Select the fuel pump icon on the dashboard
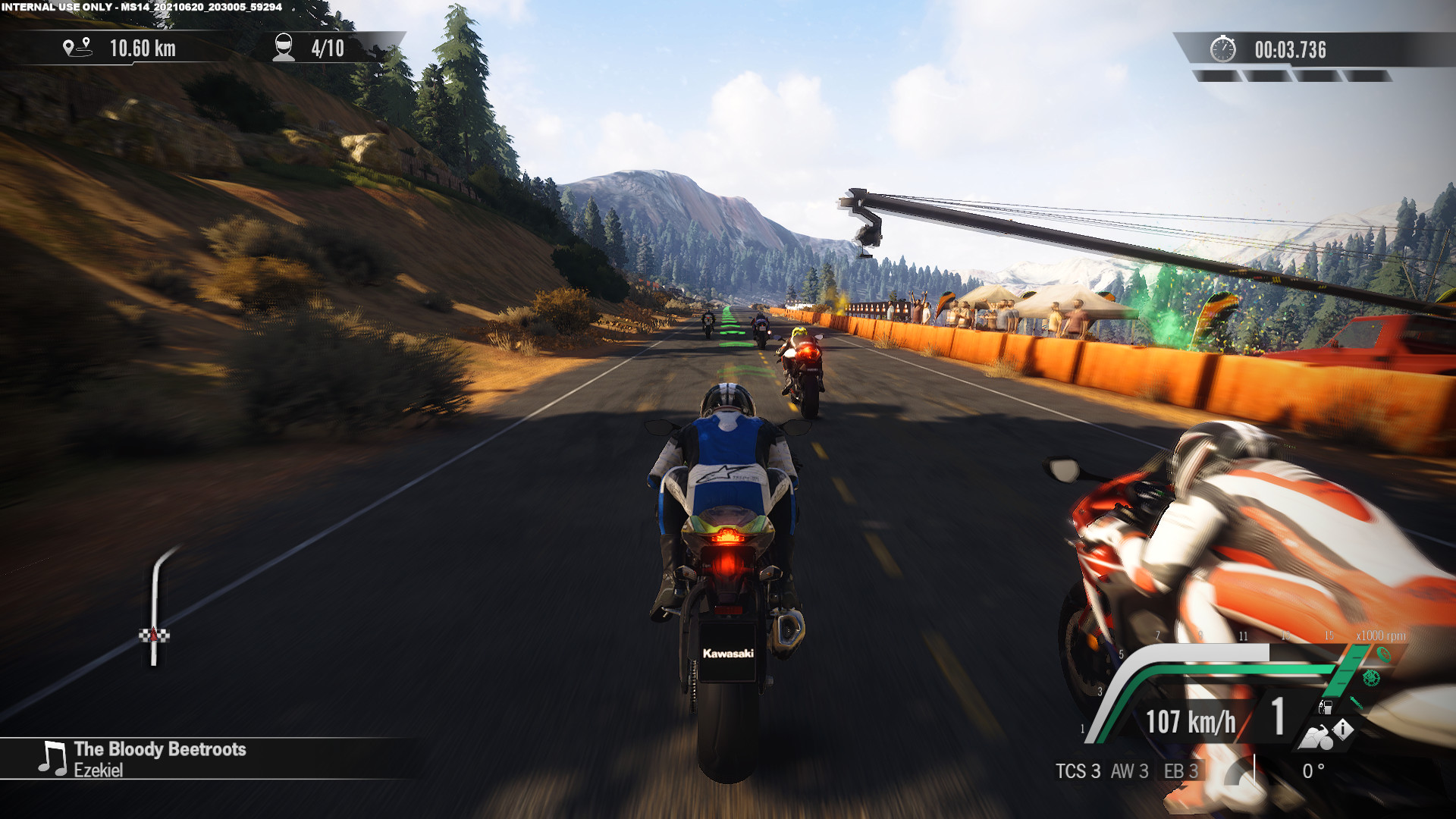This screenshot has width=1456, height=819. [x=1326, y=708]
